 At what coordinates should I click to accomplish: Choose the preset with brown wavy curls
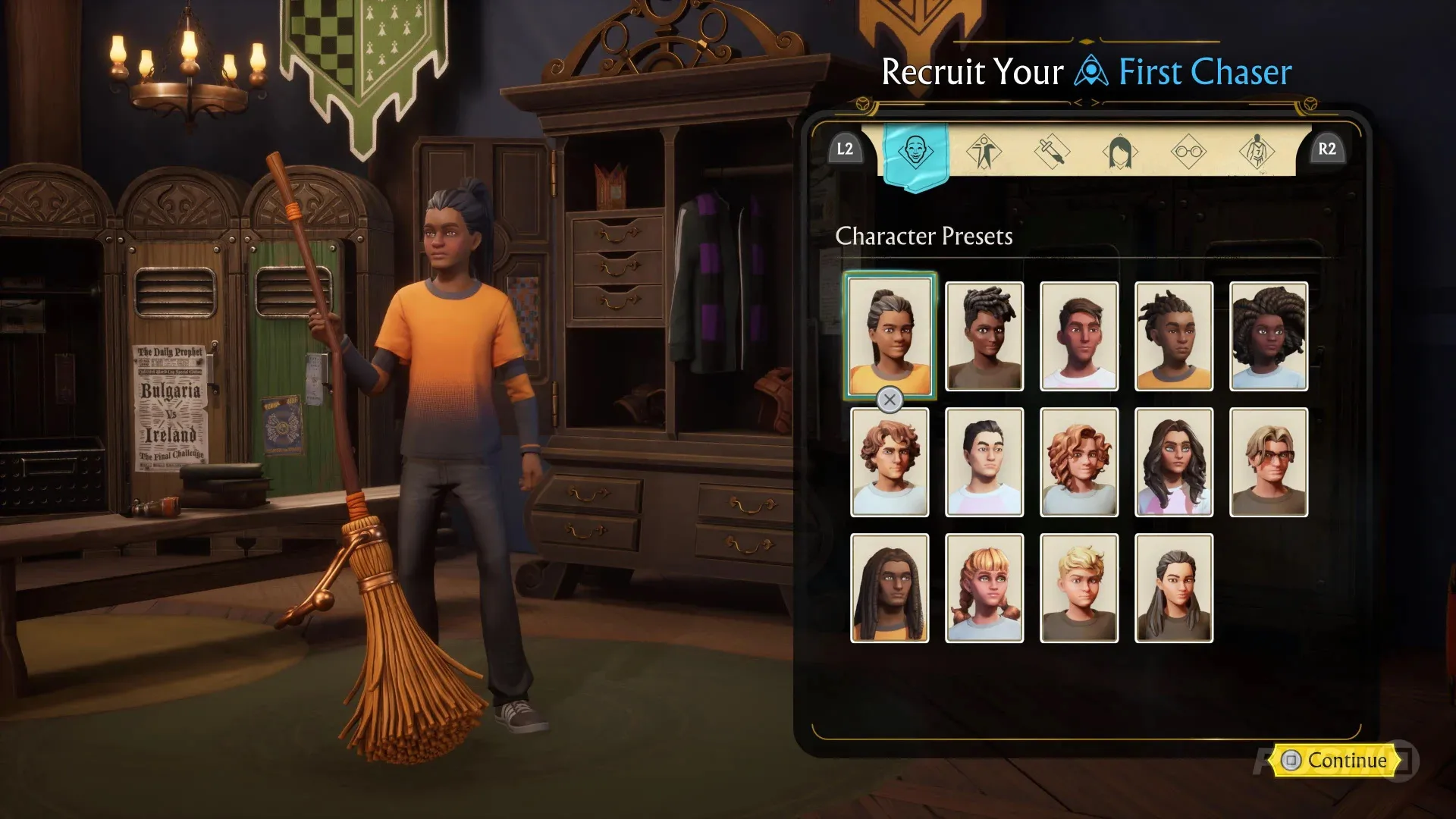coord(890,463)
